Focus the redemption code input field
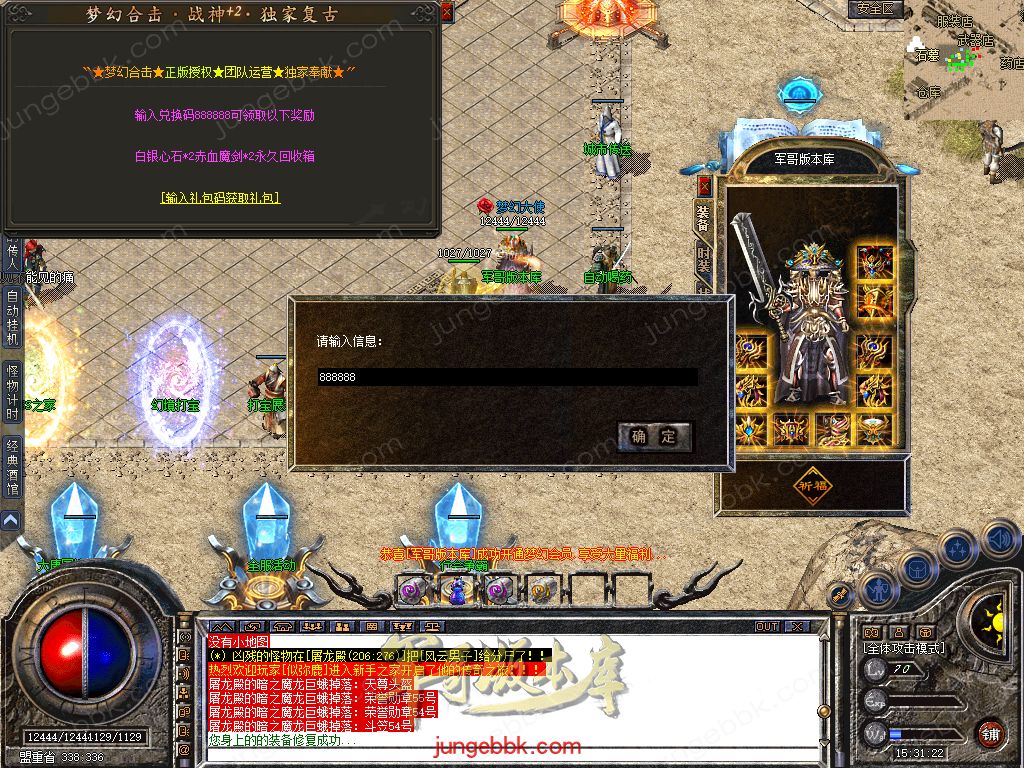 coord(507,377)
